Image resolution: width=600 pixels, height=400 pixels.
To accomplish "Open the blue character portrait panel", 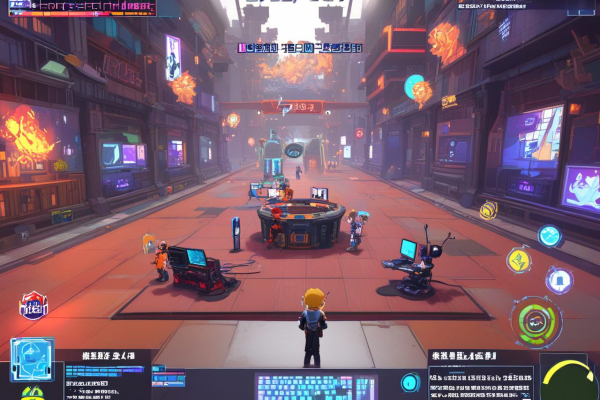I will [x=30, y=359].
